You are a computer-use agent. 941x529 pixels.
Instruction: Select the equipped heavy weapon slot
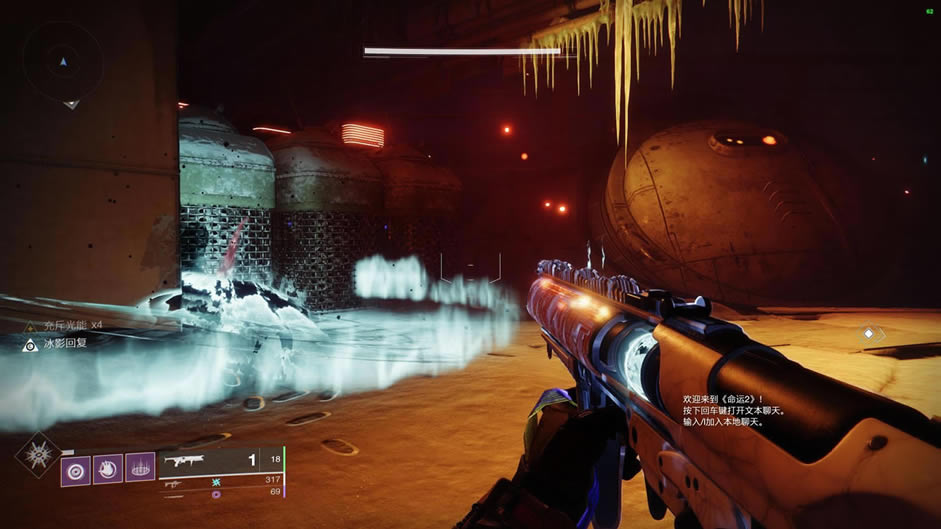[220, 462]
